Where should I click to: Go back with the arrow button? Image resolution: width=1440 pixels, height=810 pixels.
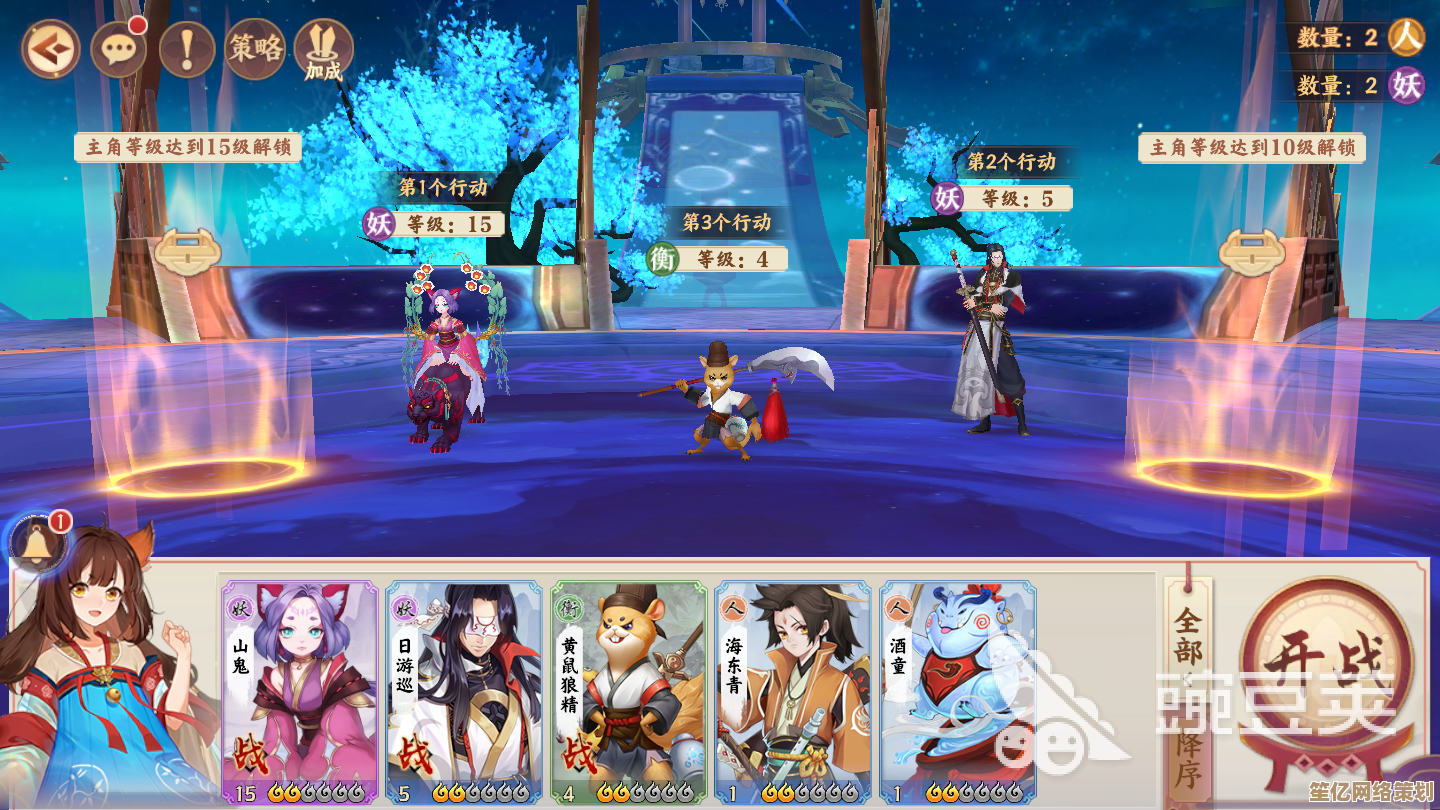point(50,48)
